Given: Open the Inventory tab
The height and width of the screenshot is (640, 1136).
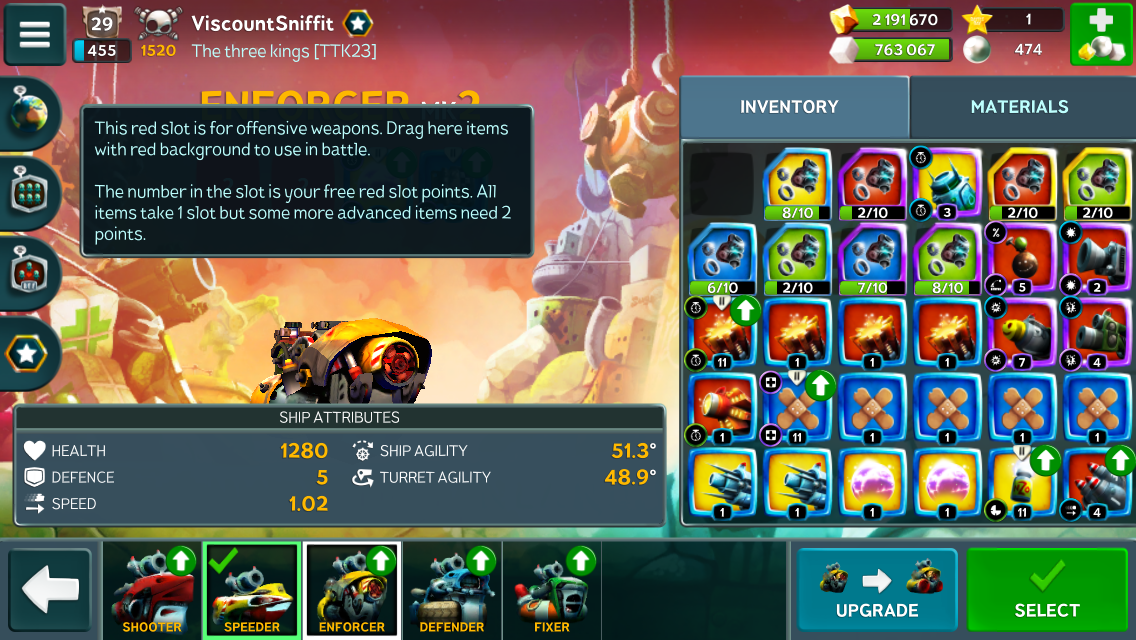Looking at the screenshot, I should [x=789, y=107].
